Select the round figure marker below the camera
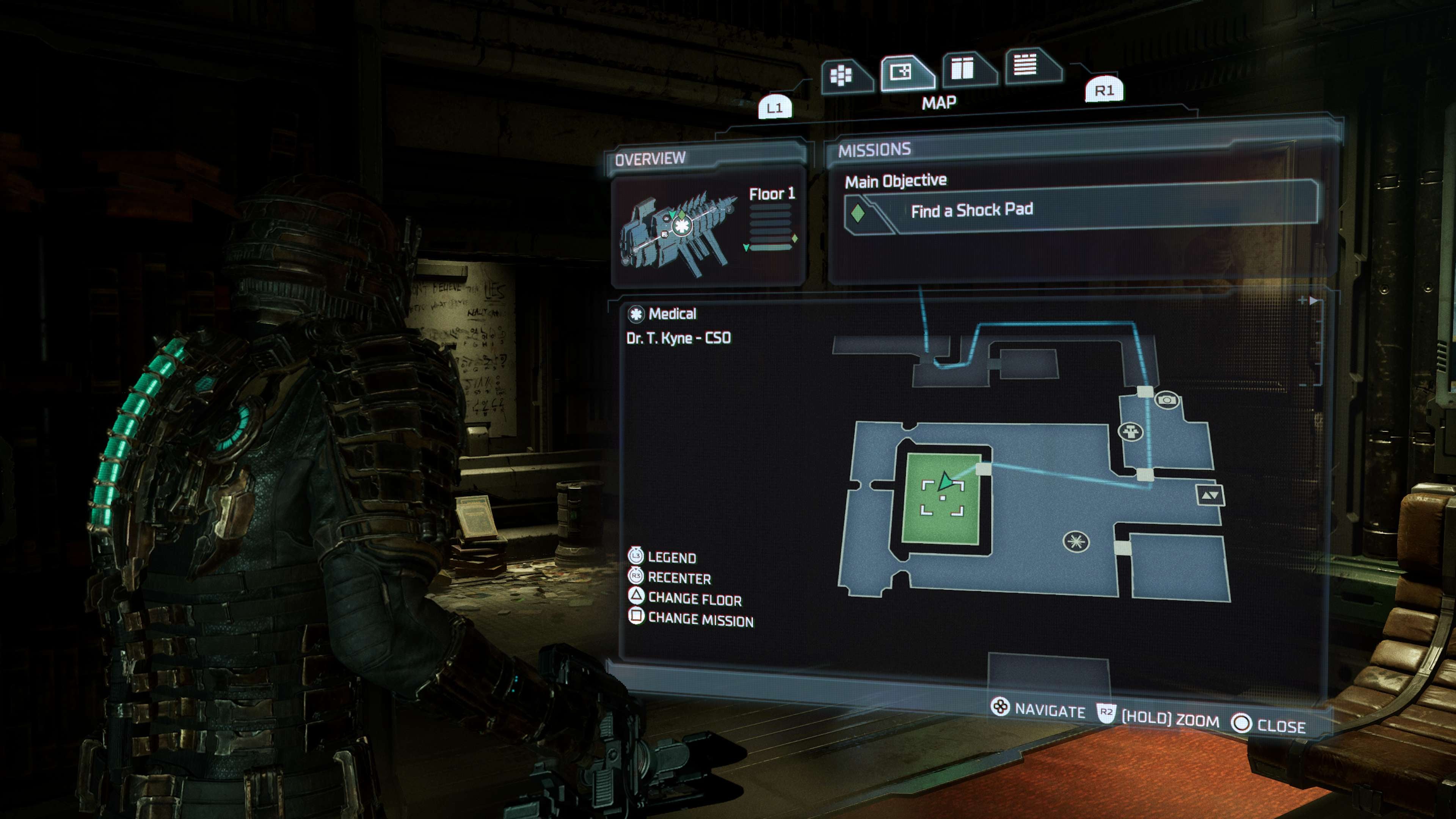Screen dimensions: 1456x819 click(x=1131, y=432)
